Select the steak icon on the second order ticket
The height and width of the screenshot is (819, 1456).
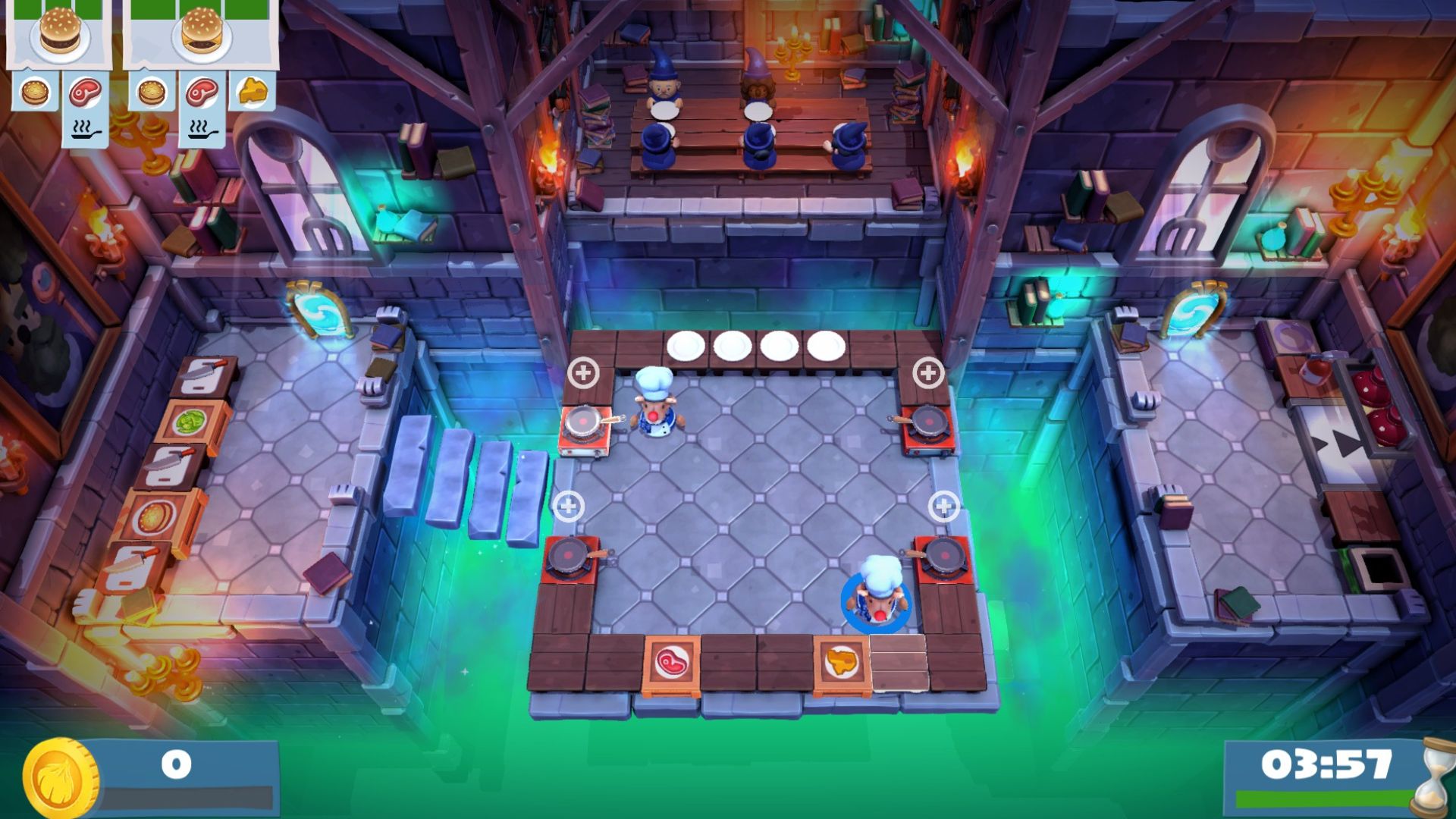point(201,91)
